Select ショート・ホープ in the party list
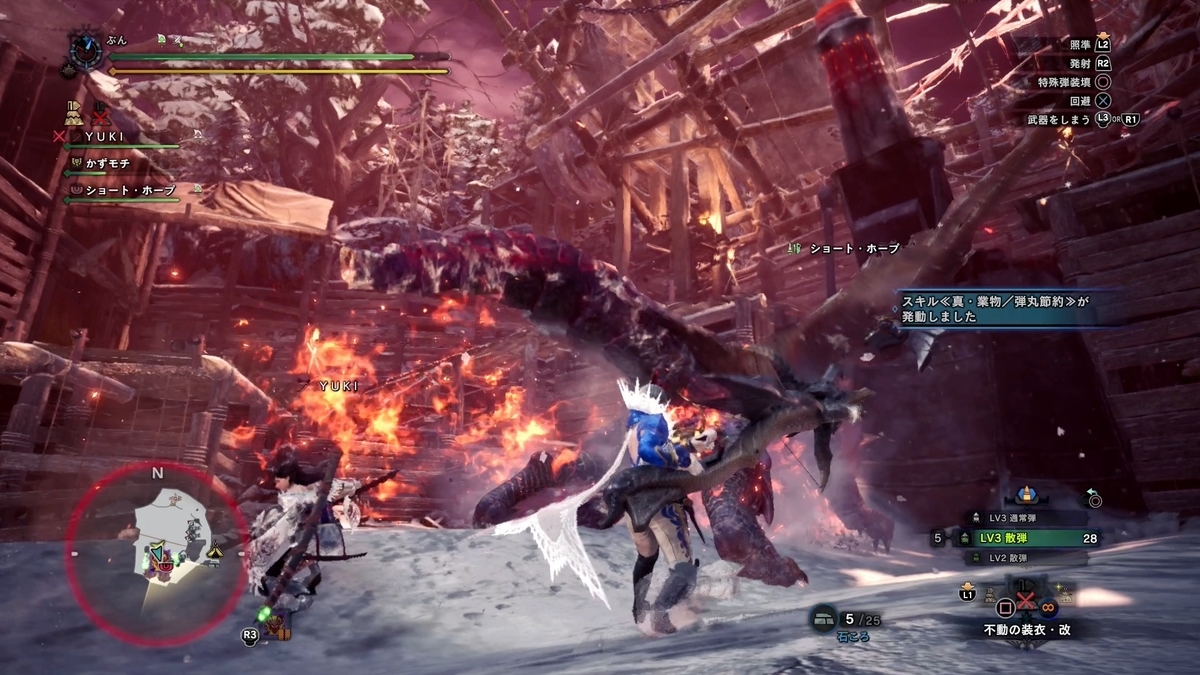Image resolution: width=1200 pixels, height=675 pixels. pos(128,189)
